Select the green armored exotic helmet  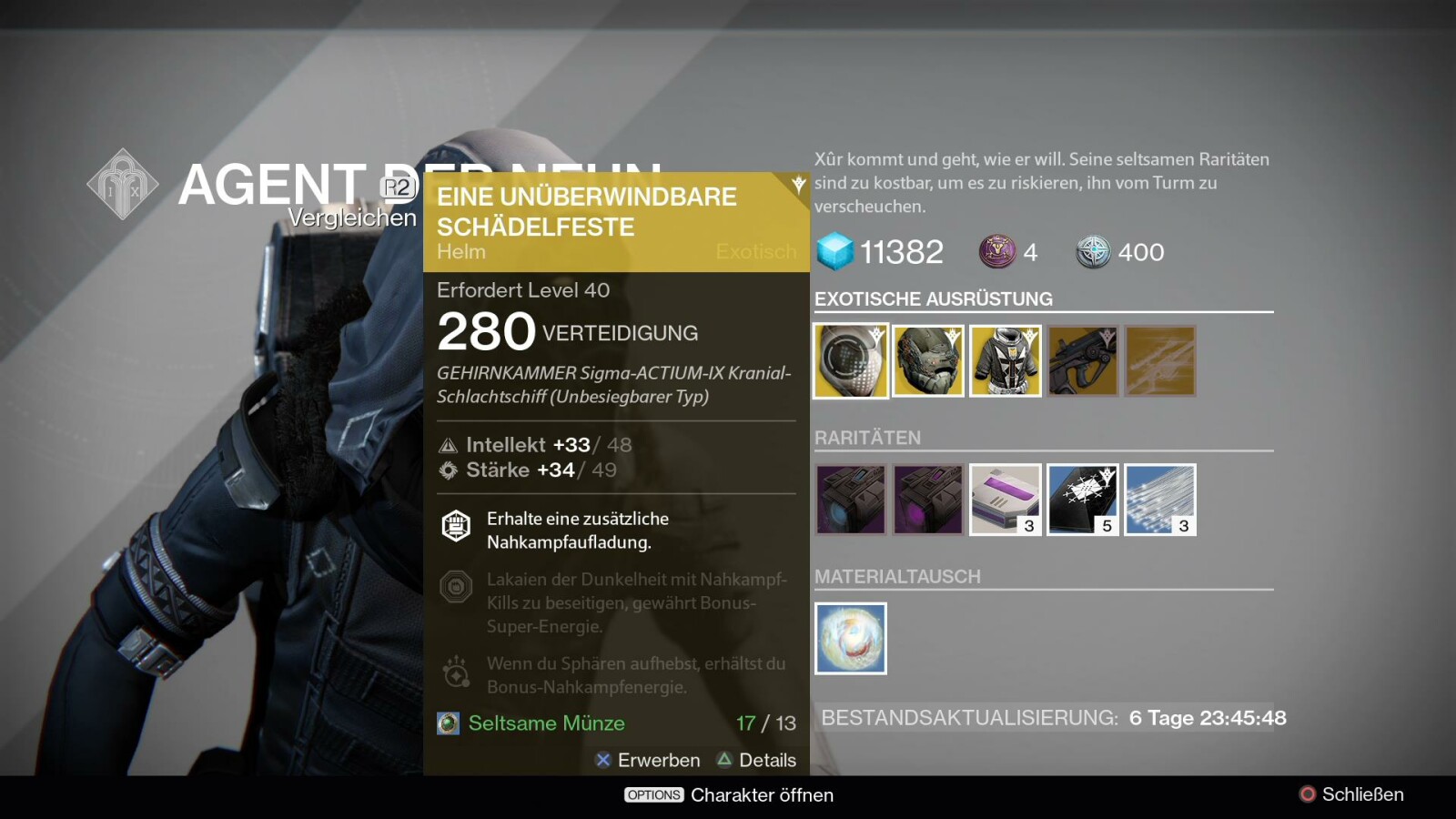pyautogui.click(x=927, y=361)
